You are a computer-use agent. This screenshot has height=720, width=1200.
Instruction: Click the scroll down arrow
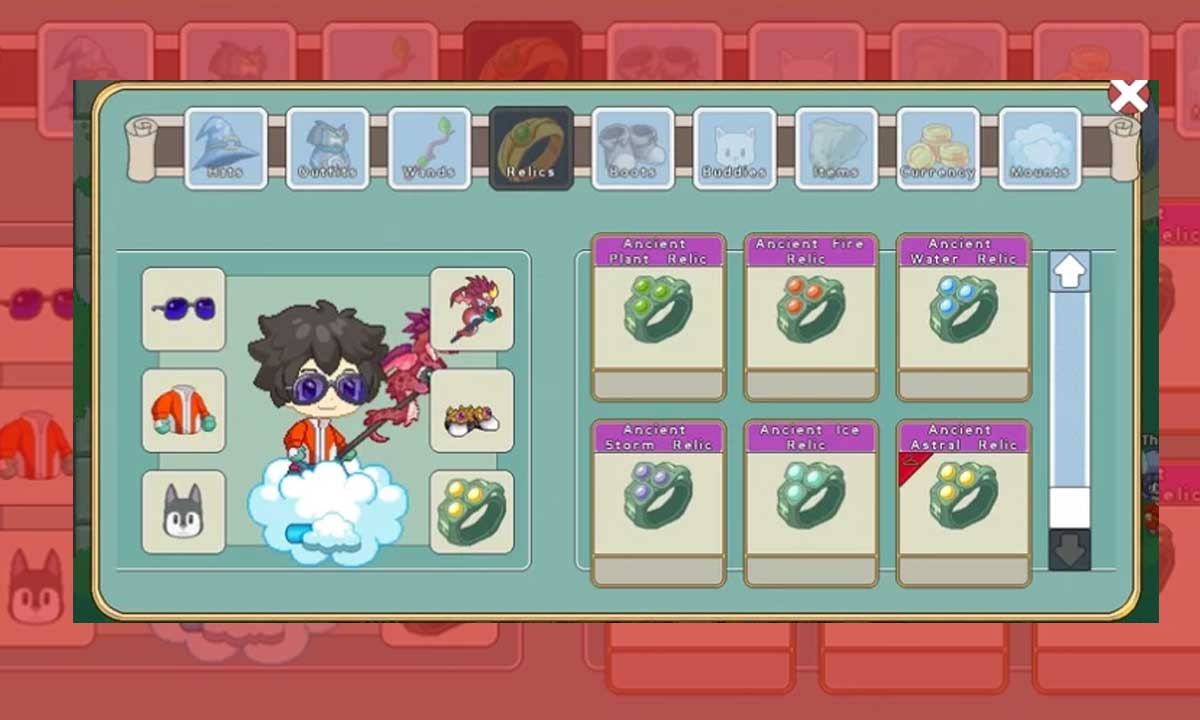[x=1069, y=551]
